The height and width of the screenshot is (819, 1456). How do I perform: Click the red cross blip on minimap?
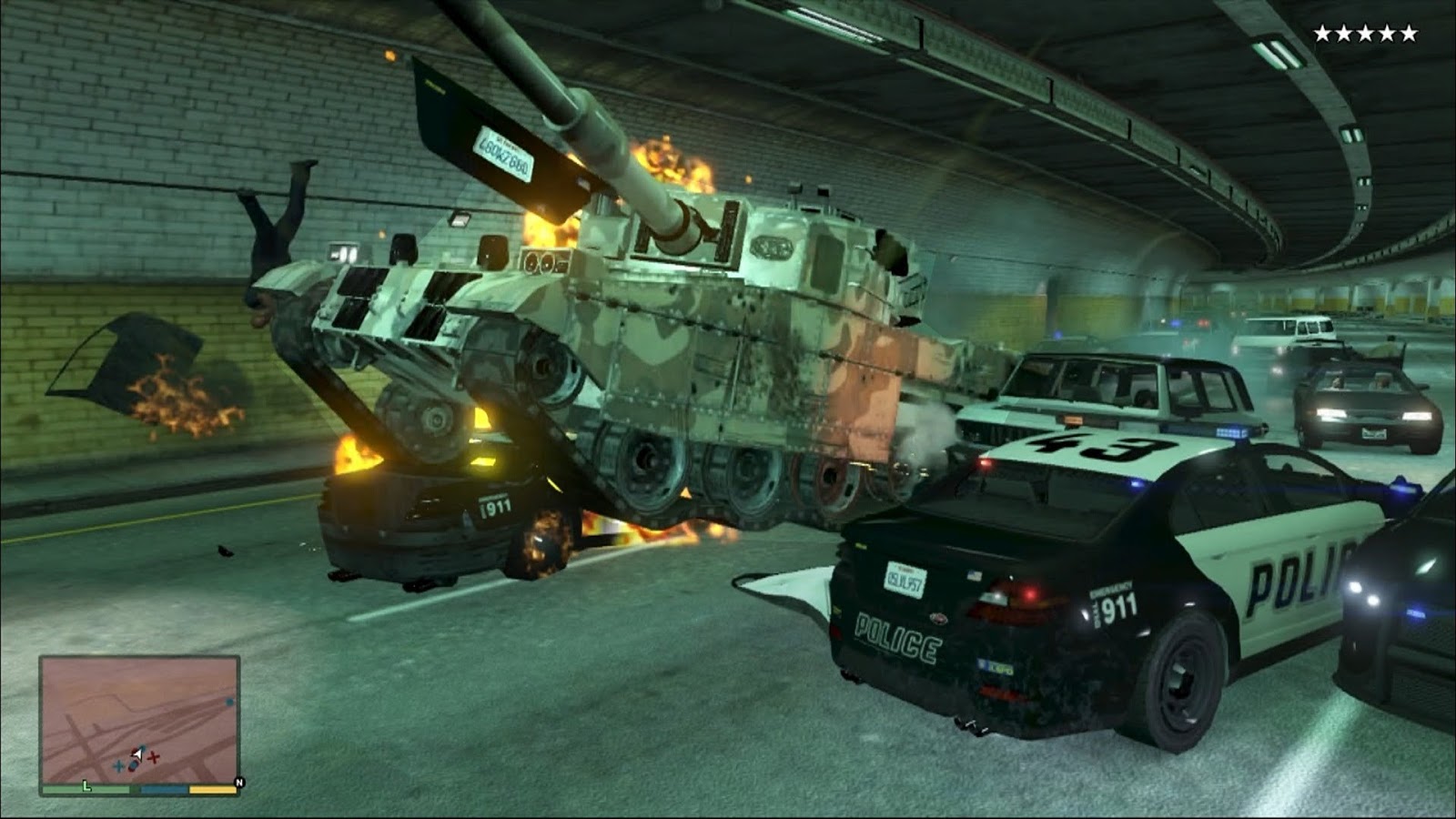[154, 757]
